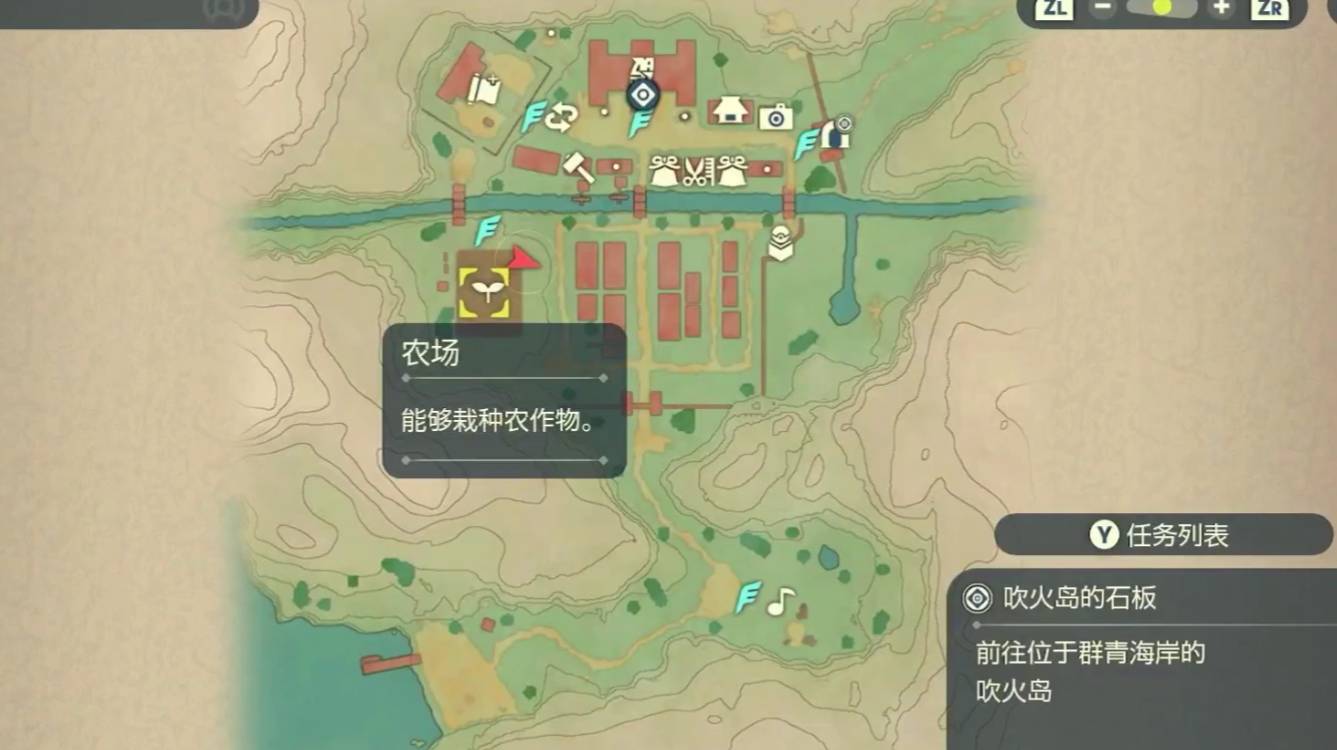Select the Galaxy Hall emblem icon
Screen dimensions: 1337x750
click(x=643, y=92)
